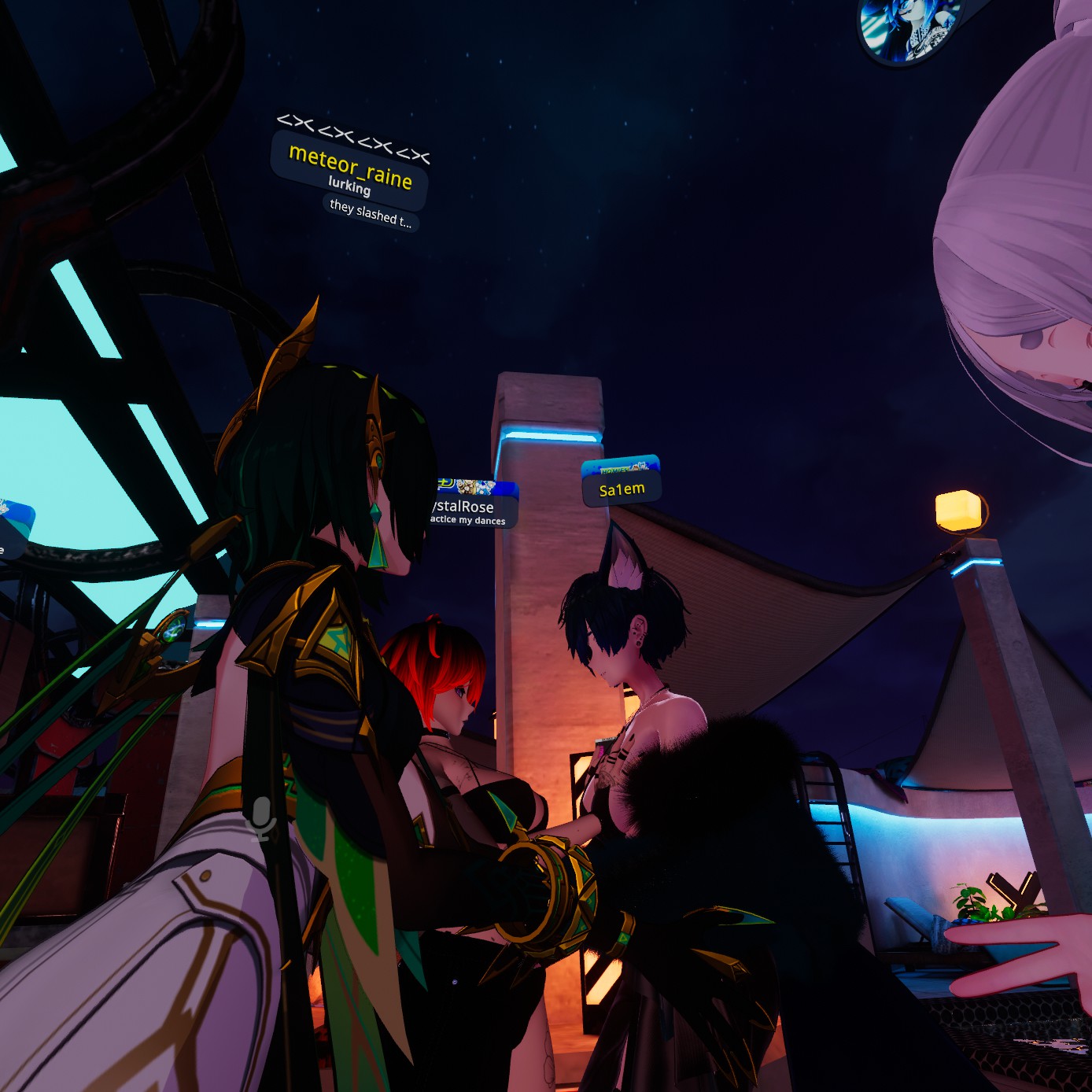The width and height of the screenshot is (1092, 1092).
Task: Select the Sa1em player nameplate
Action: click(622, 489)
